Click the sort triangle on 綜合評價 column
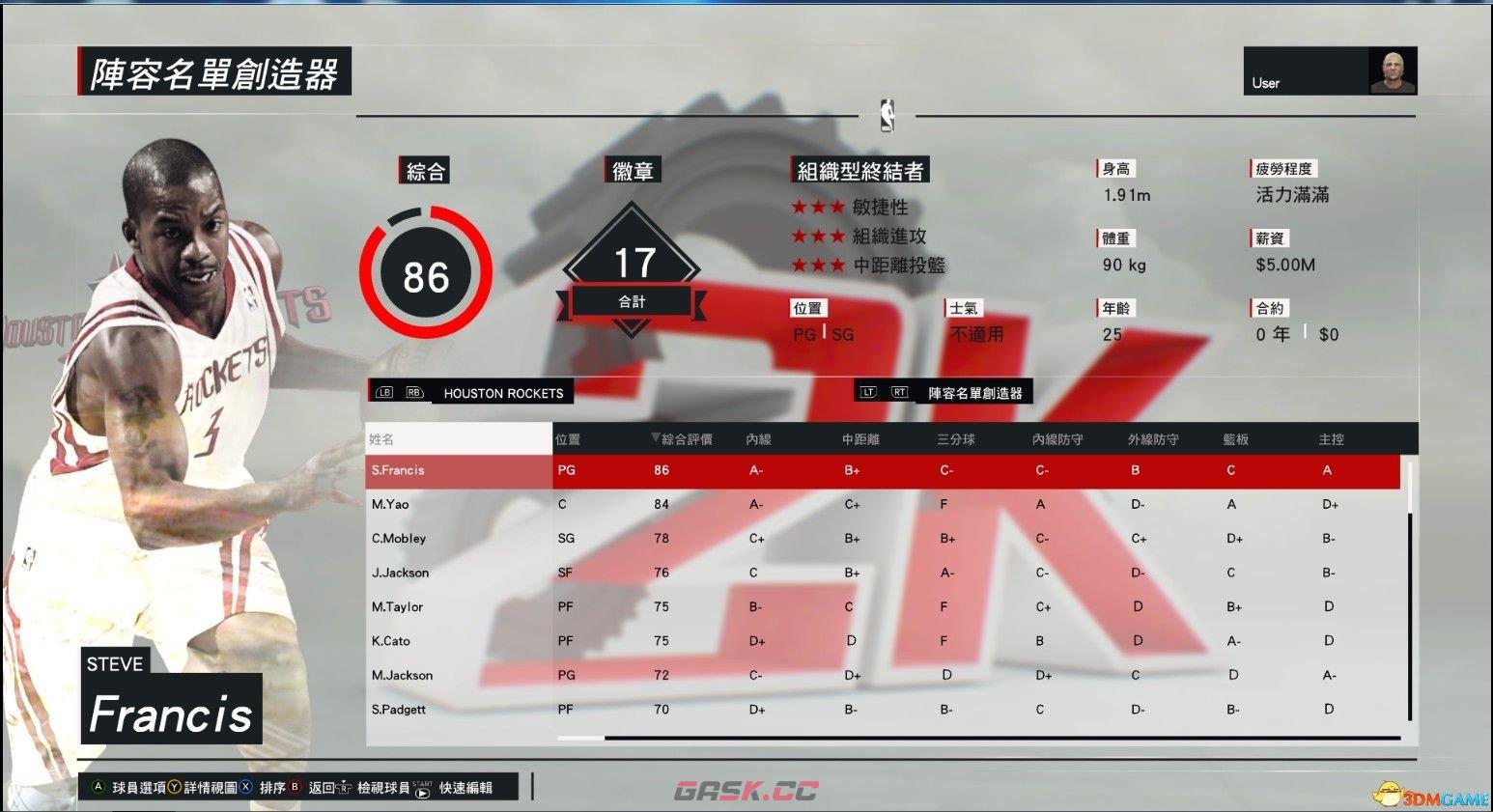 [x=656, y=438]
